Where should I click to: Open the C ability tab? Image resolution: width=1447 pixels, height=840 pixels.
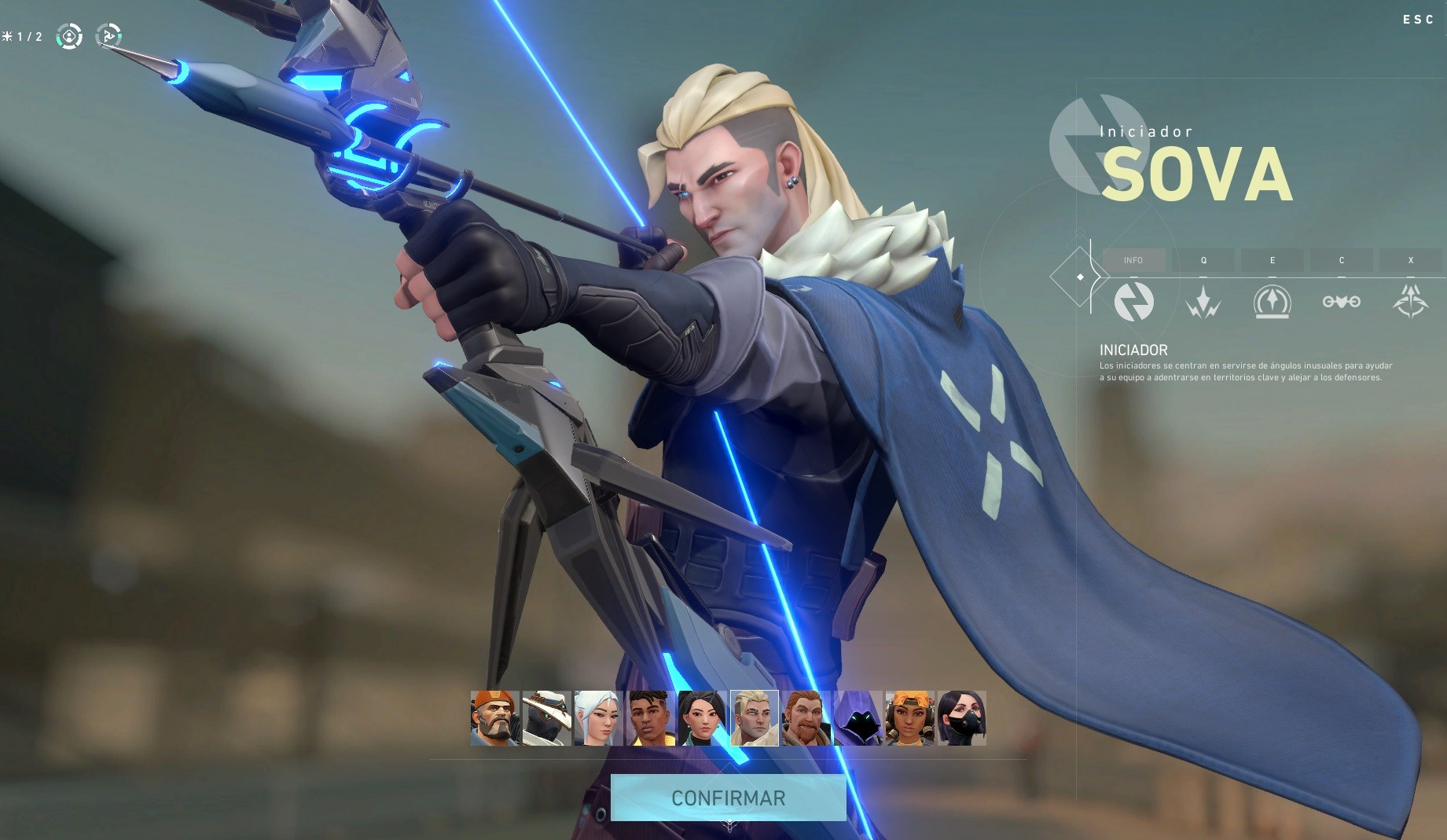(1342, 260)
